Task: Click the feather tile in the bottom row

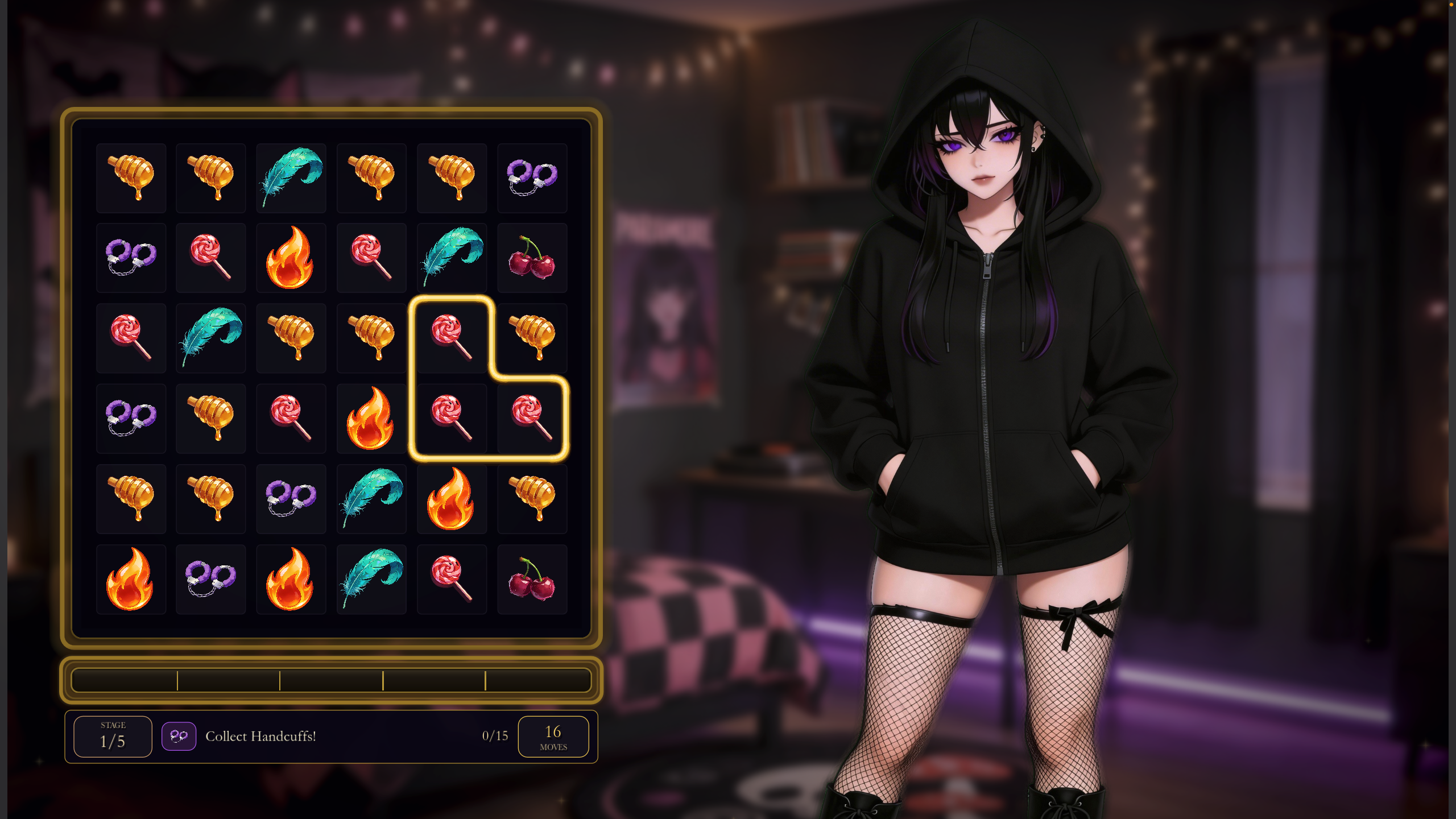Action: pyautogui.click(x=371, y=579)
